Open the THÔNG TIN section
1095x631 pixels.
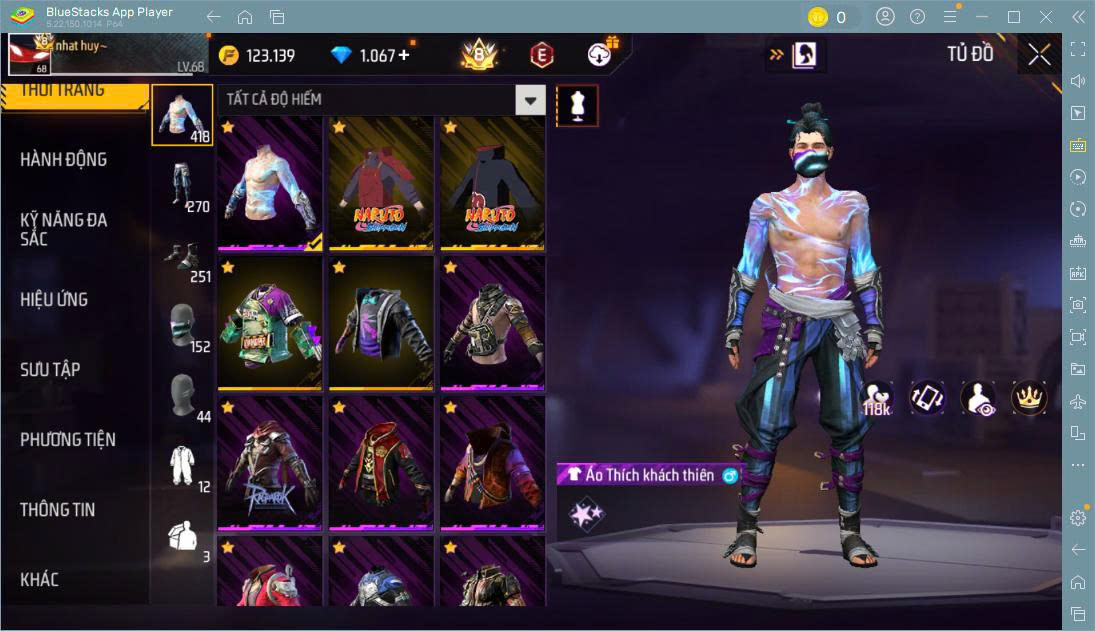[58, 510]
